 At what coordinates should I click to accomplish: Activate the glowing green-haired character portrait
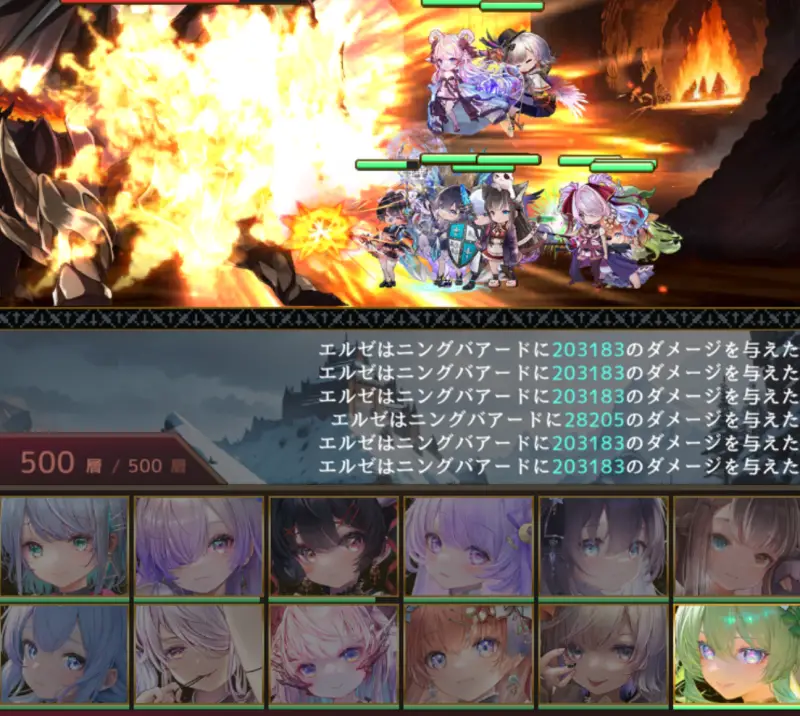pos(736,654)
